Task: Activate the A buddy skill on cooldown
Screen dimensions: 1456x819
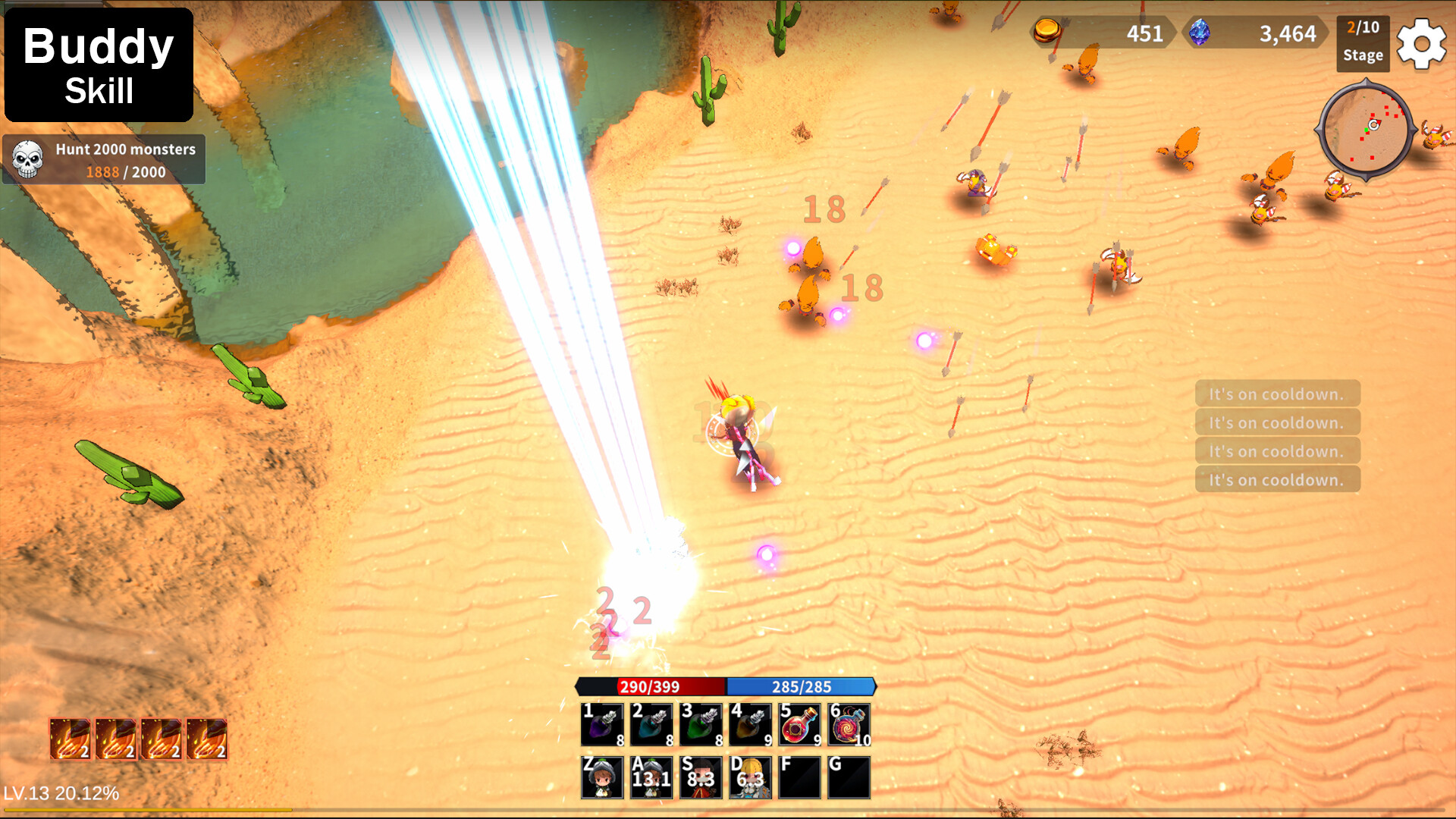Action: (652, 777)
